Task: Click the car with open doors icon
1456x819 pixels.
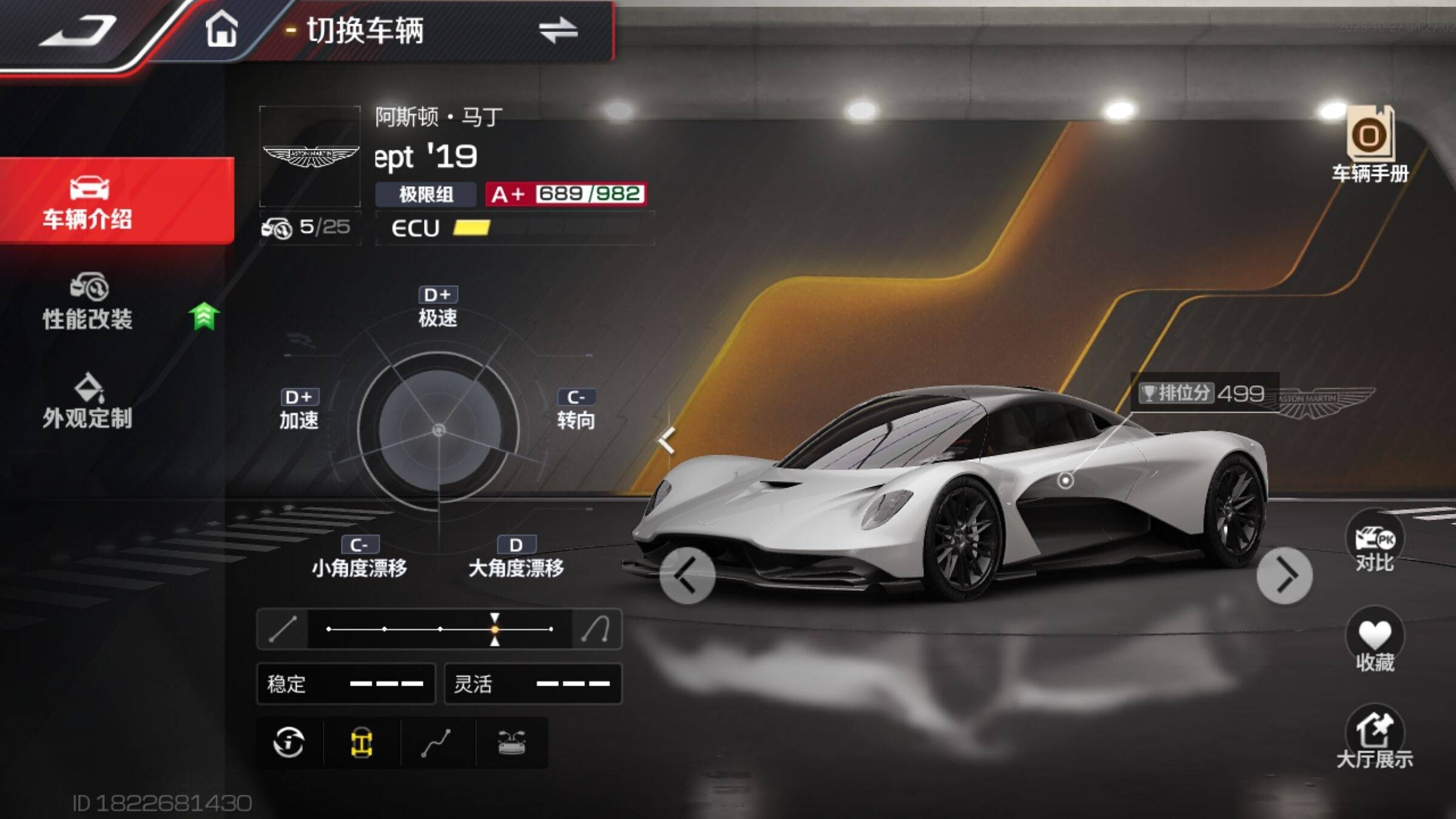Action: point(511,743)
